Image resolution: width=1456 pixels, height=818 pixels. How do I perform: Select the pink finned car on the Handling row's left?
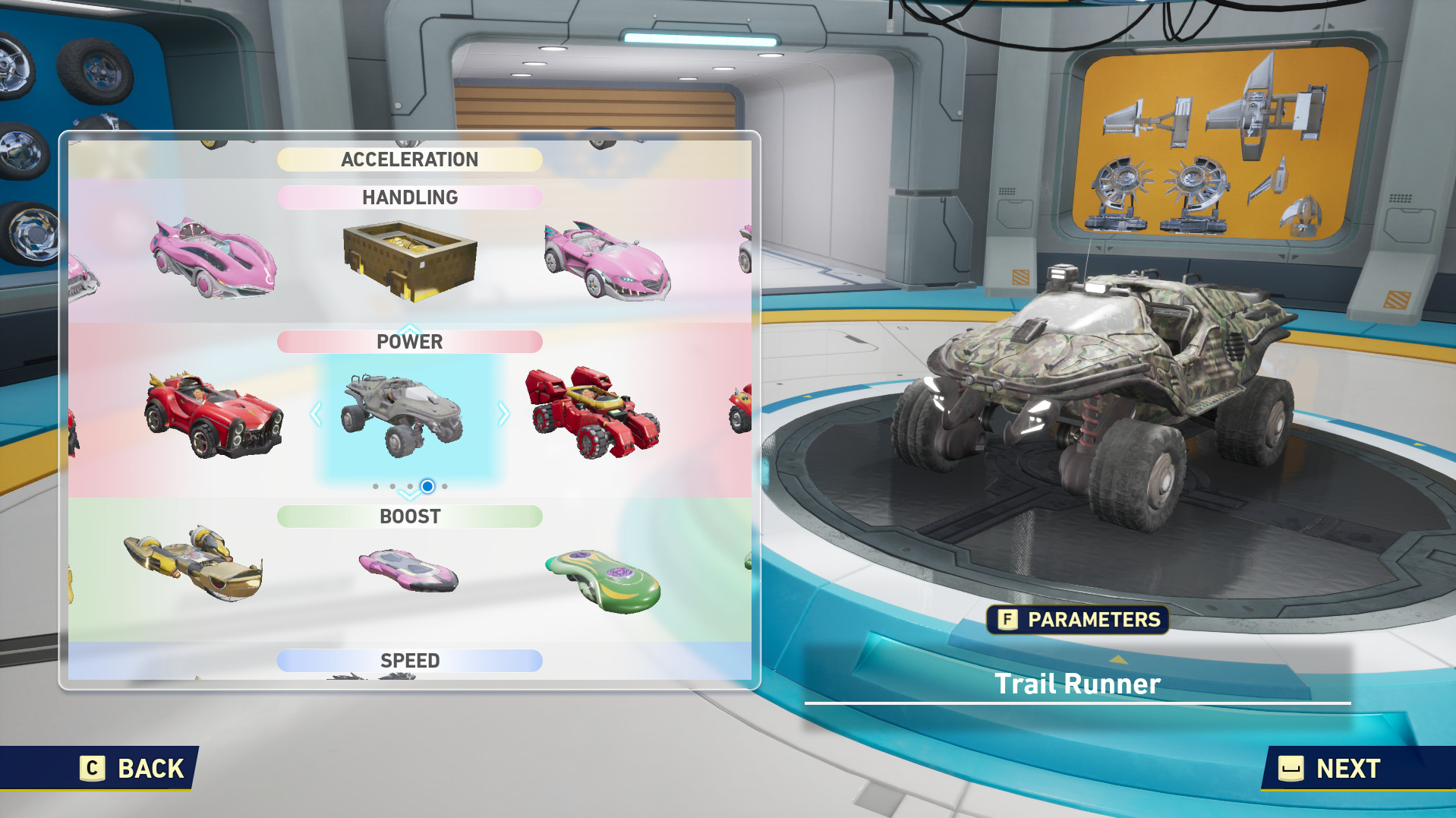[213, 262]
